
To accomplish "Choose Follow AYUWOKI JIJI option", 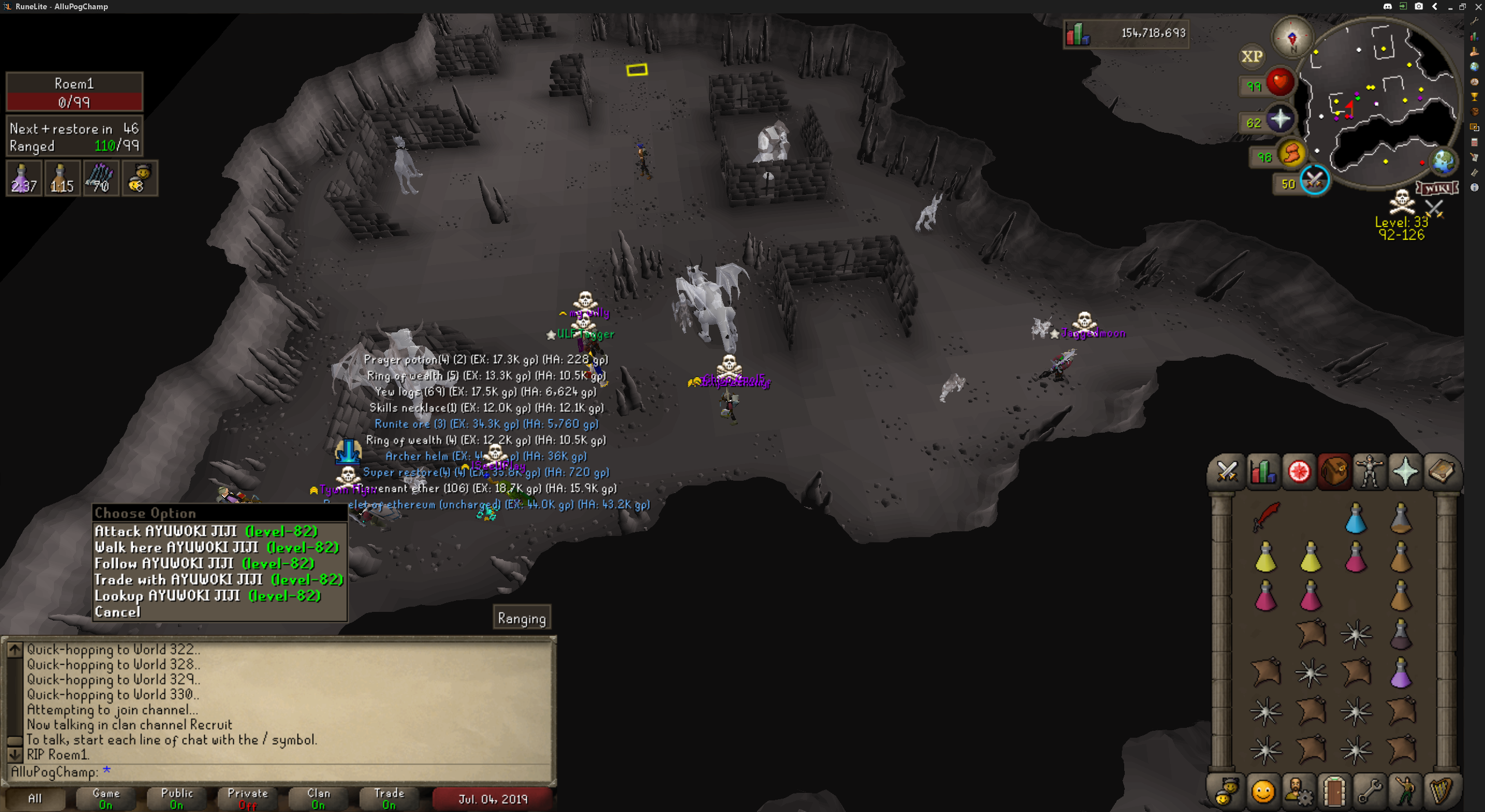I will tap(204, 563).
